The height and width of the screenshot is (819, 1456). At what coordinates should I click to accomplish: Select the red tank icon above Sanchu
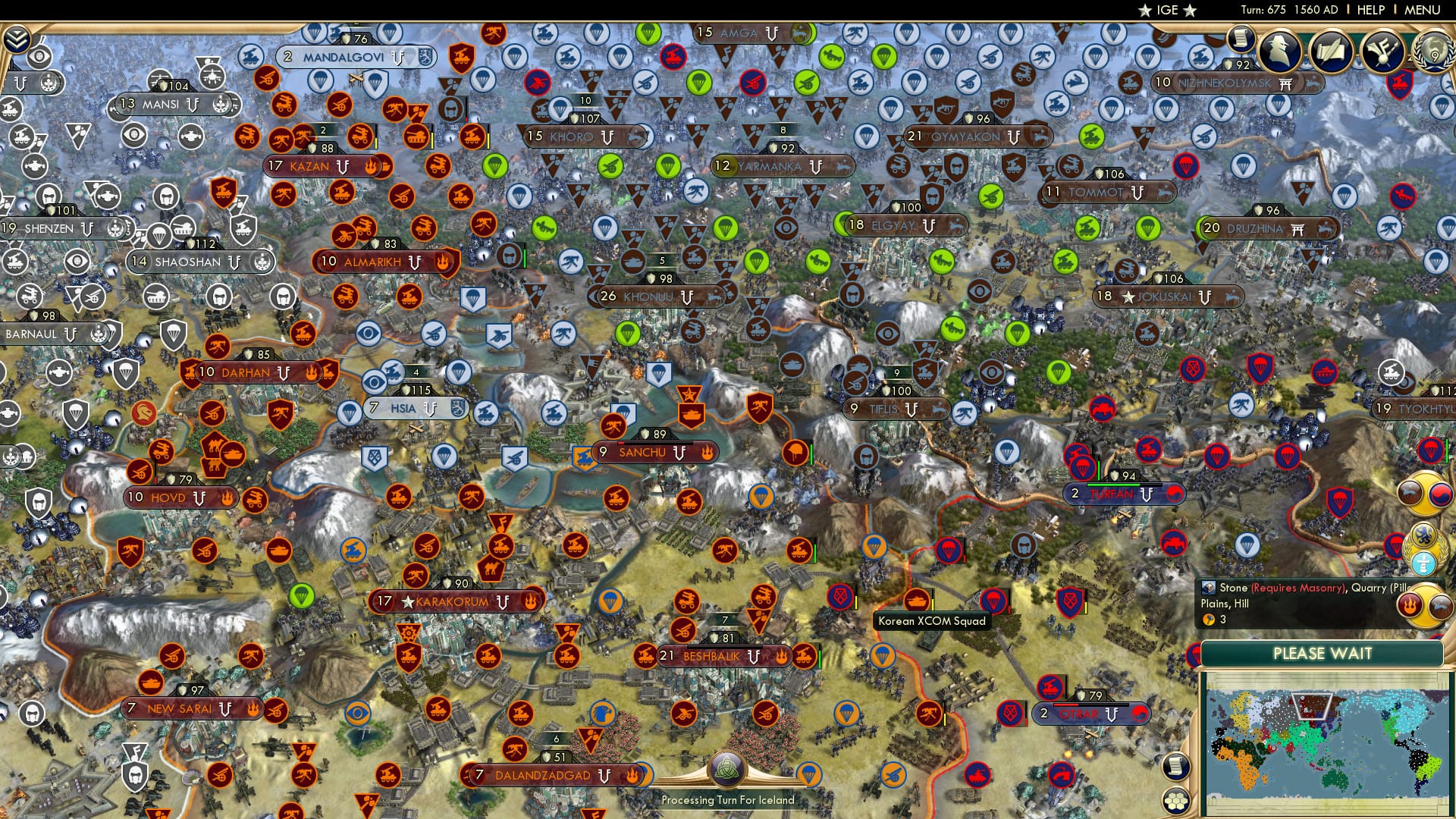coord(692,413)
